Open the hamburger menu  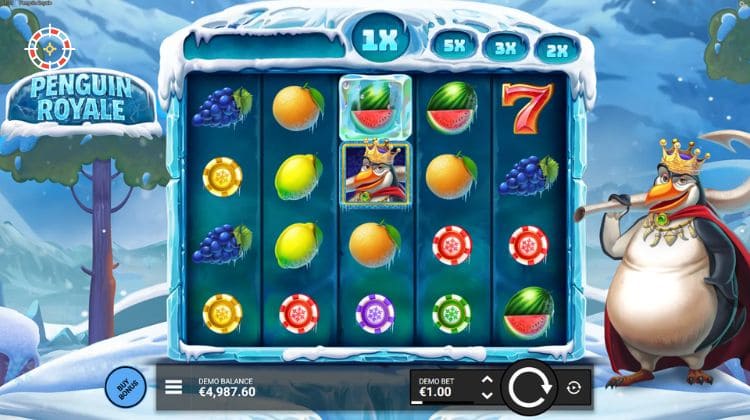coord(174,387)
